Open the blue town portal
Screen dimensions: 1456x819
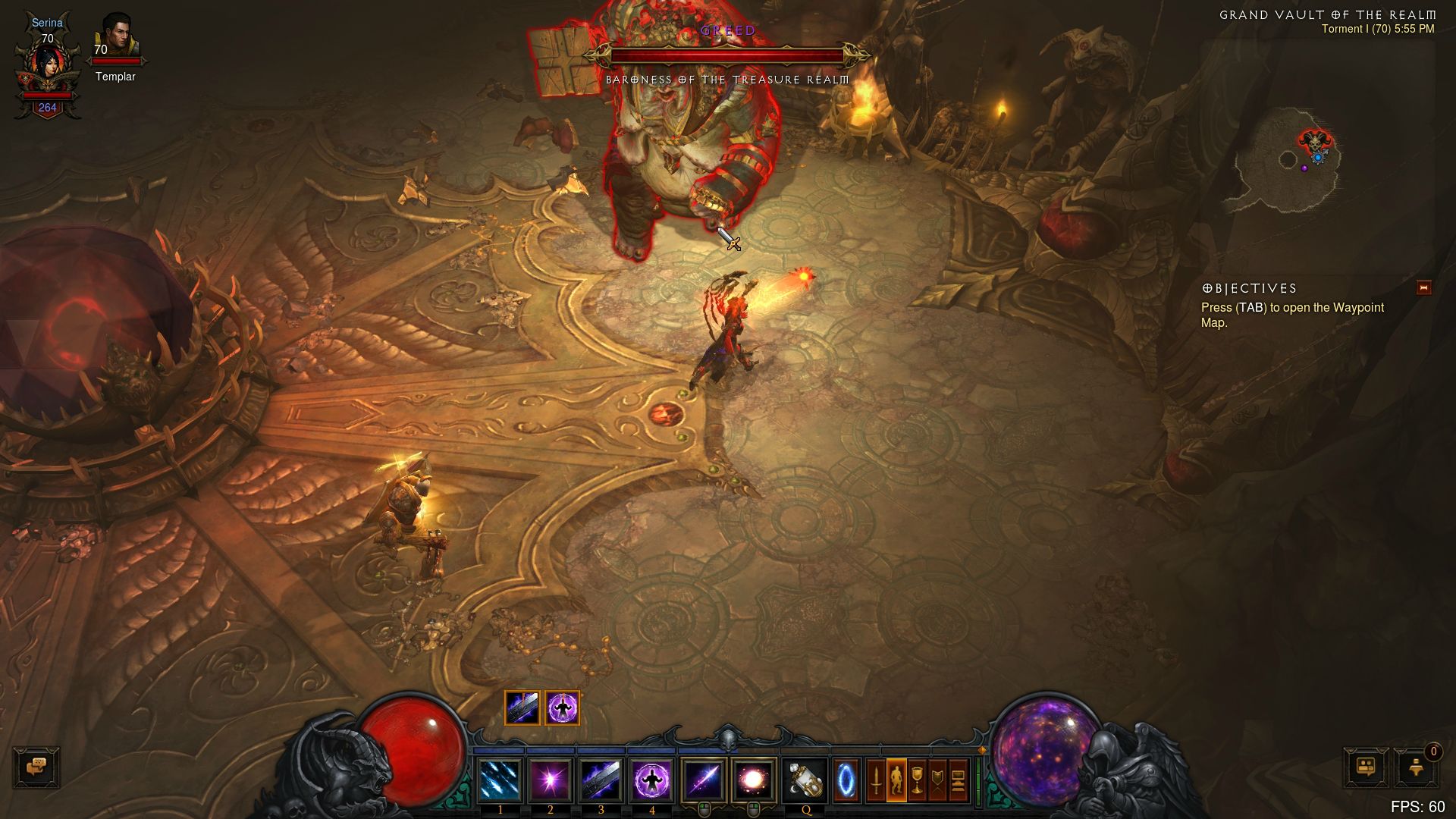coord(846,780)
